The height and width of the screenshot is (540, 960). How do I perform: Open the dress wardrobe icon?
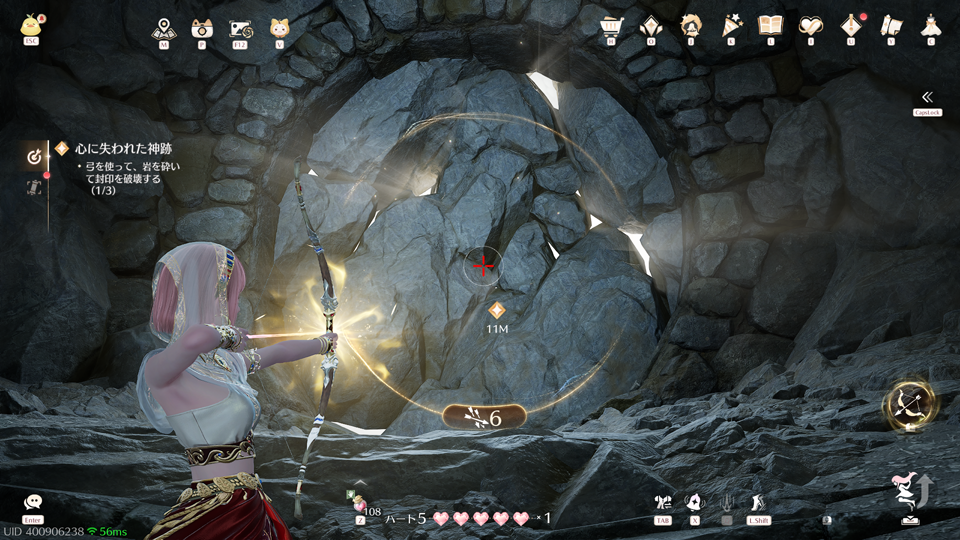[930, 26]
